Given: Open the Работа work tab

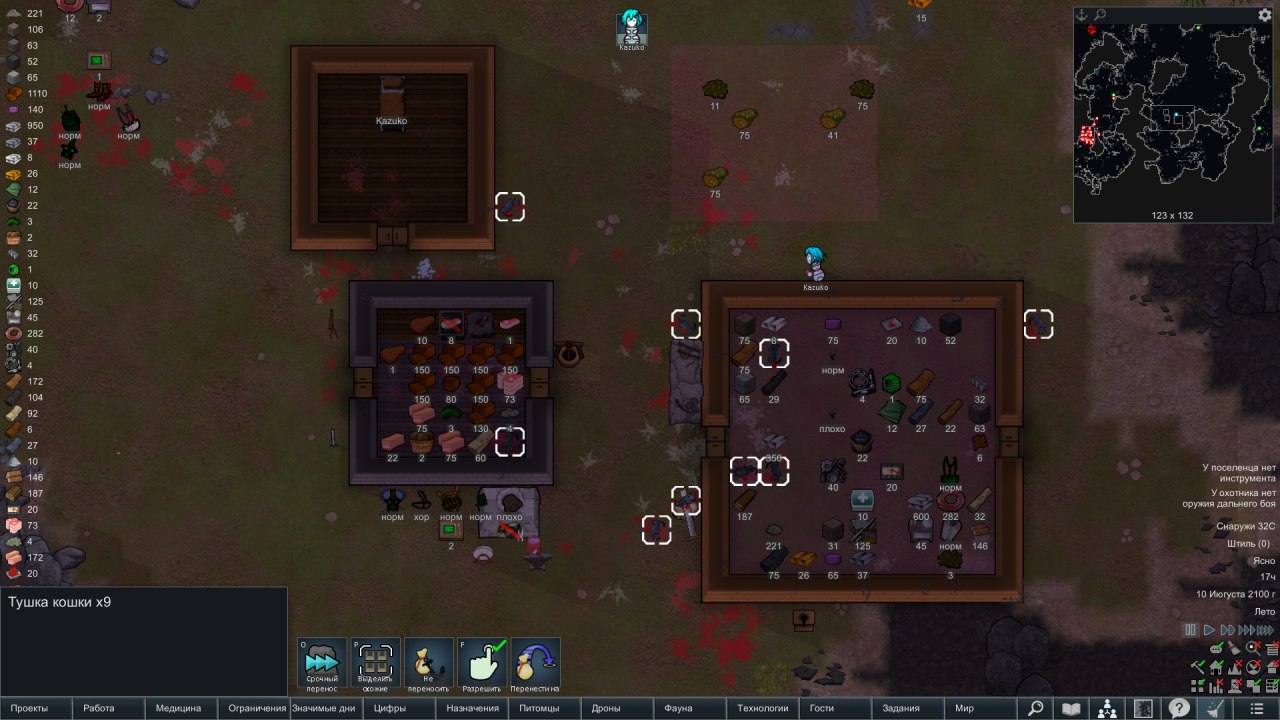Looking at the screenshot, I should [x=99, y=708].
